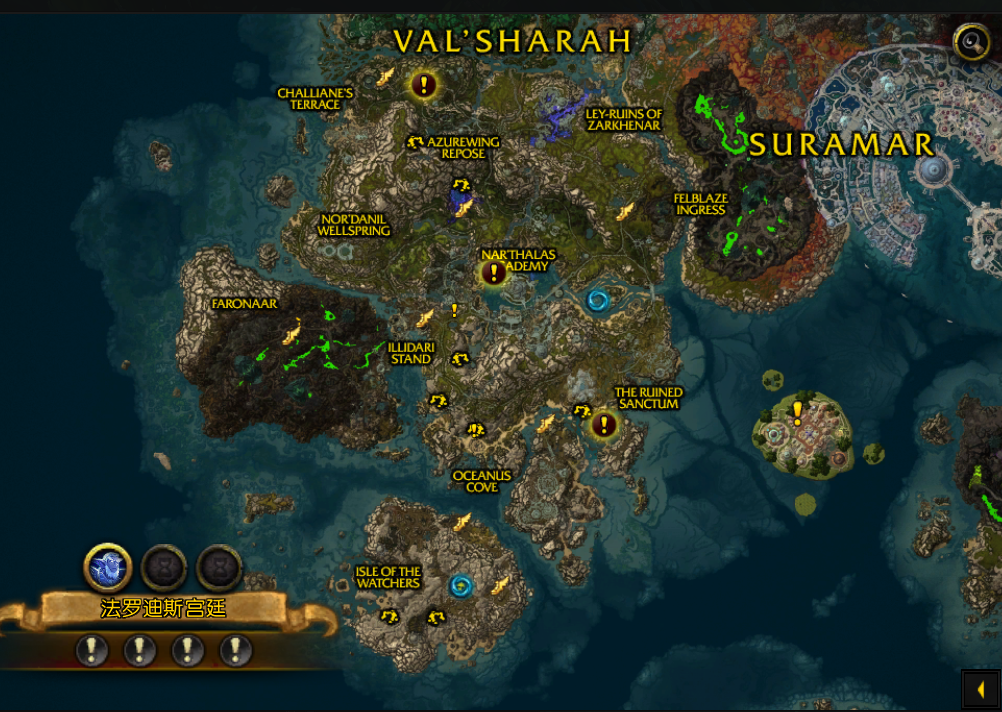Select the paw marker left of Azurewing Repose label
This screenshot has width=1002, height=712.
click(415, 143)
